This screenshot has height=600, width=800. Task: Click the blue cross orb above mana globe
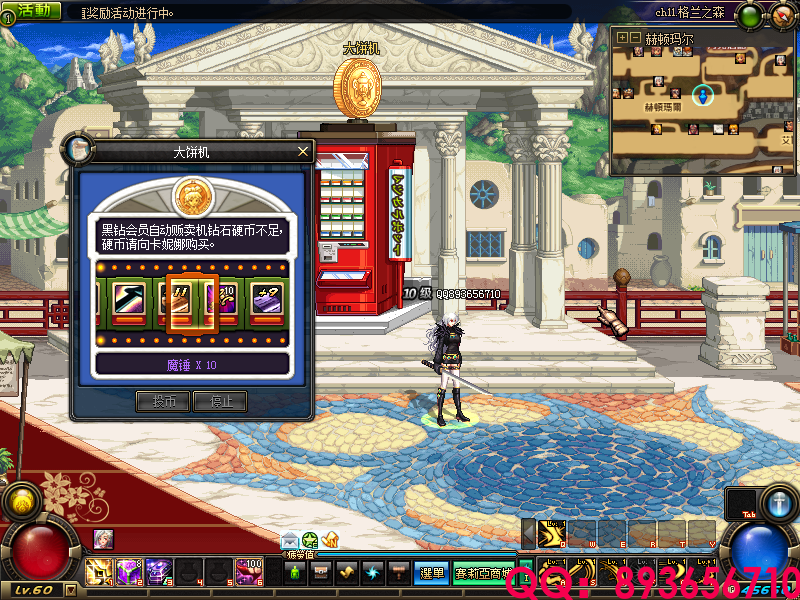(x=779, y=501)
